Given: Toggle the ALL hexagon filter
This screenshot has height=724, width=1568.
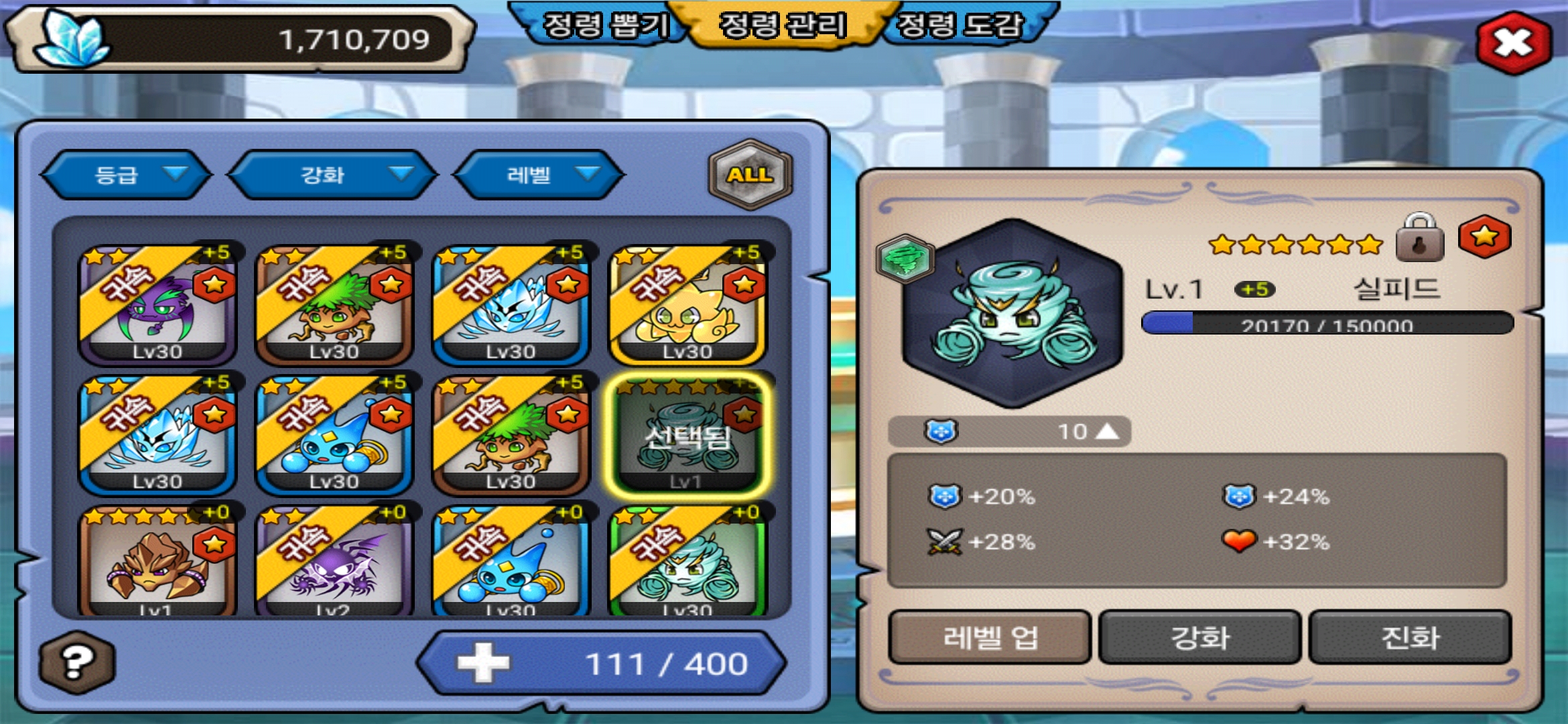Looking at the screenshot, I should pos(750,174).
